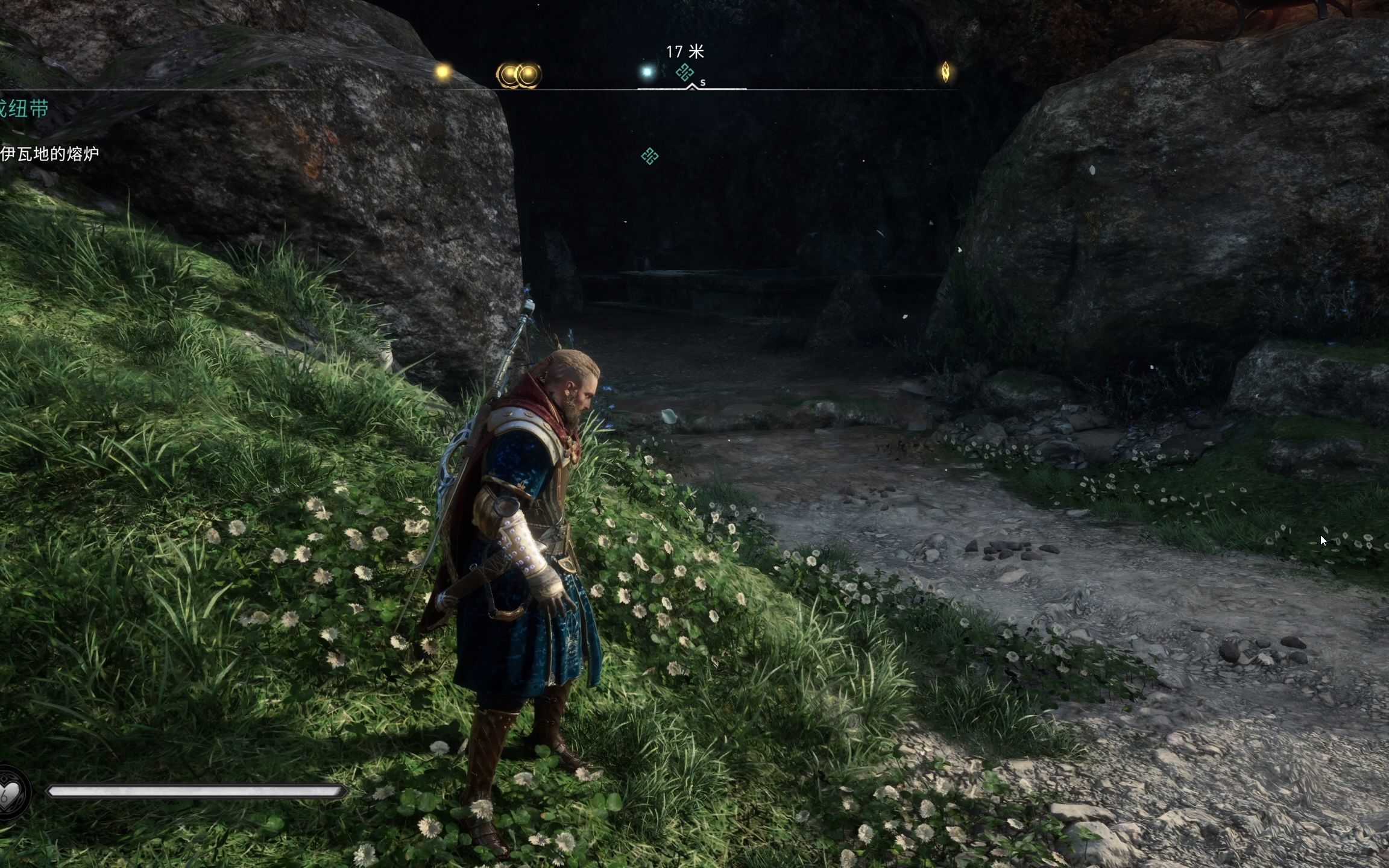Open the tracked quest objective 伊瓦地的熔炉
Screen dimensions: 1389x868
(49, 154)
